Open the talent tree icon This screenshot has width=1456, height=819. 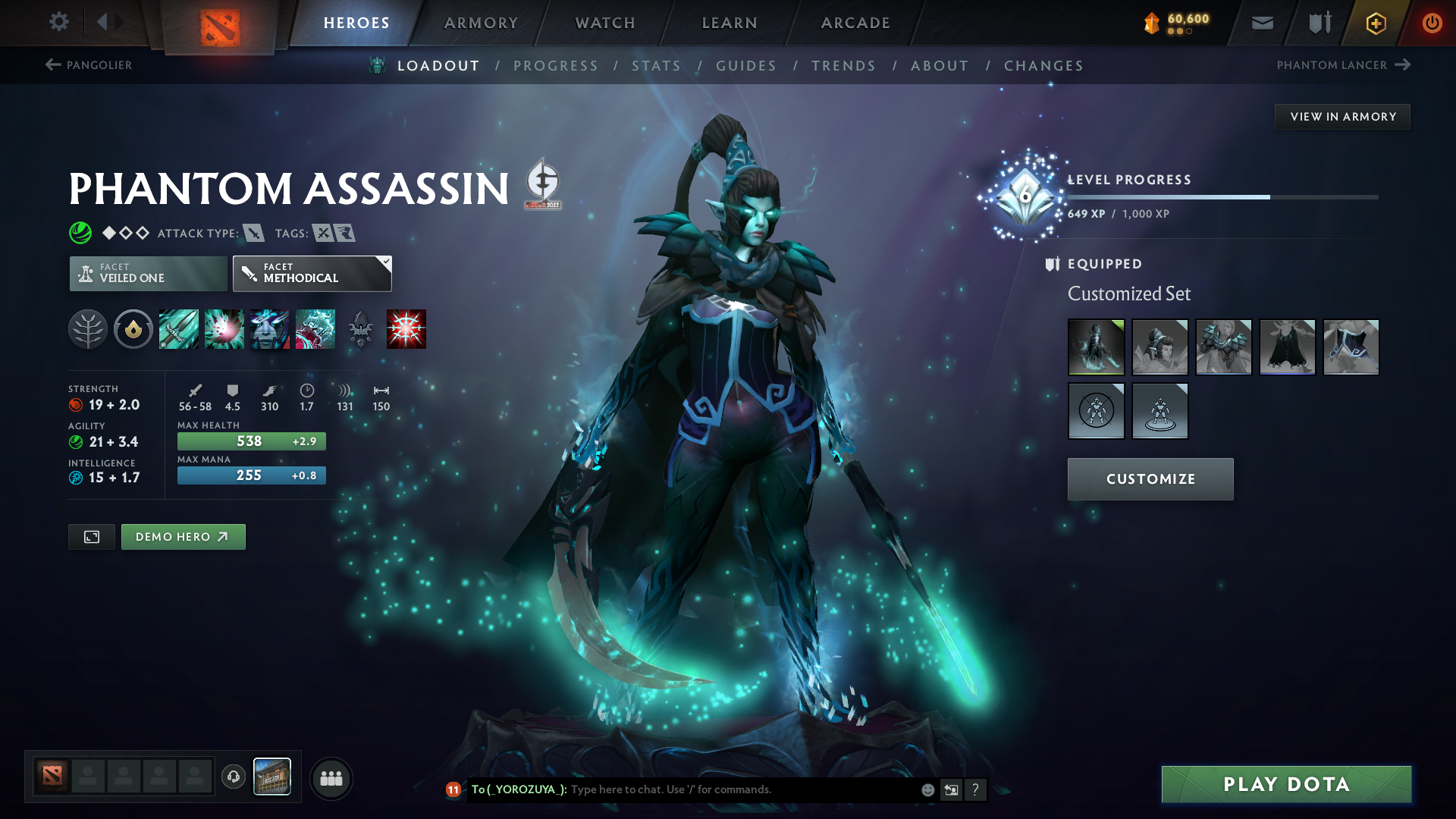(88, 329)
